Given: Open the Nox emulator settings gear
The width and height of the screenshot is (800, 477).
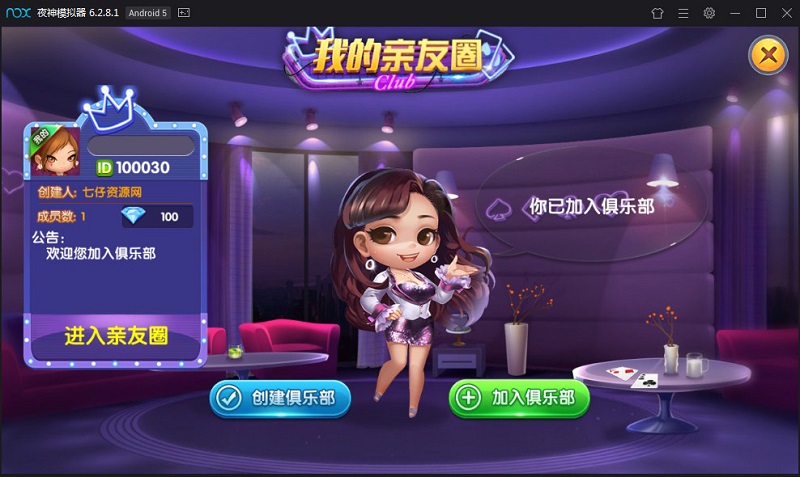Looking at the screenshot, I should point(709,13).
